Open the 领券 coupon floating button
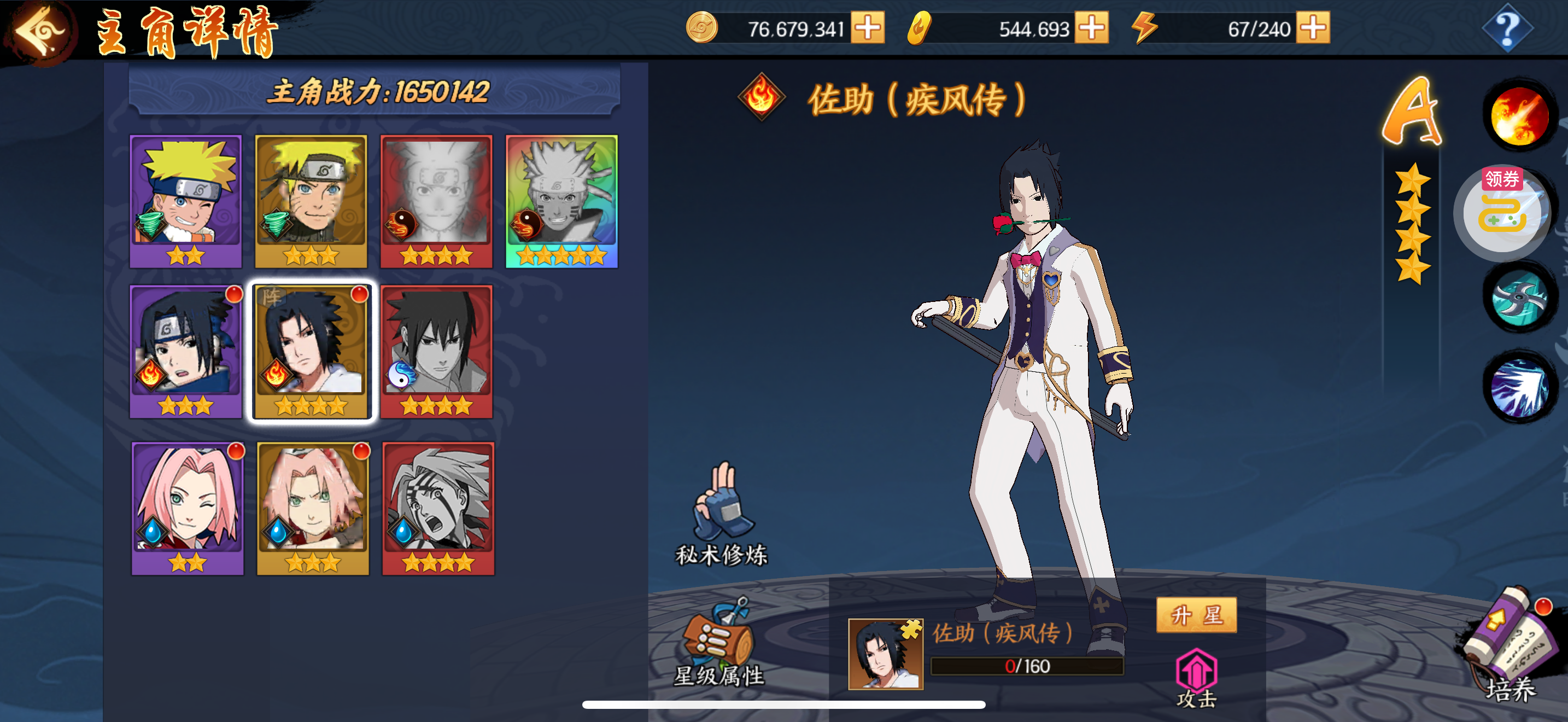 coord(1502,210)
